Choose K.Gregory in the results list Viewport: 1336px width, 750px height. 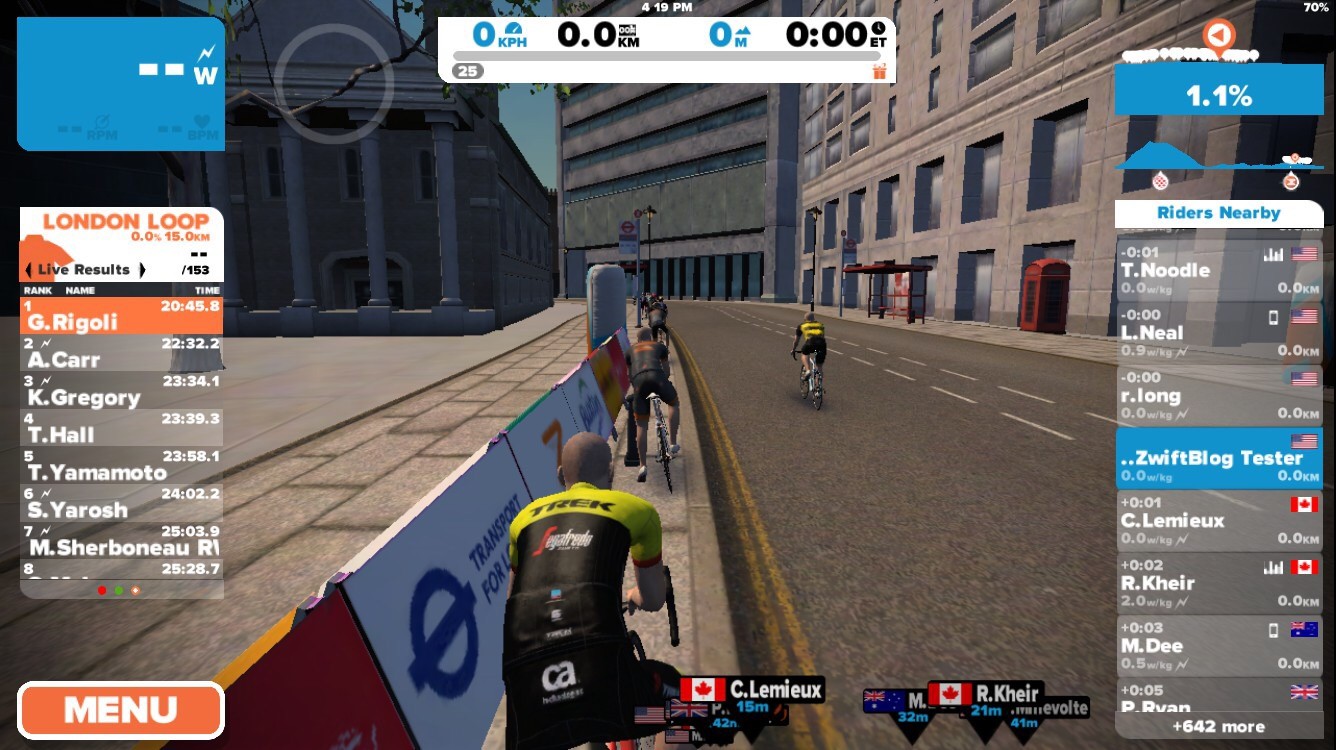(x=121, y=390)
